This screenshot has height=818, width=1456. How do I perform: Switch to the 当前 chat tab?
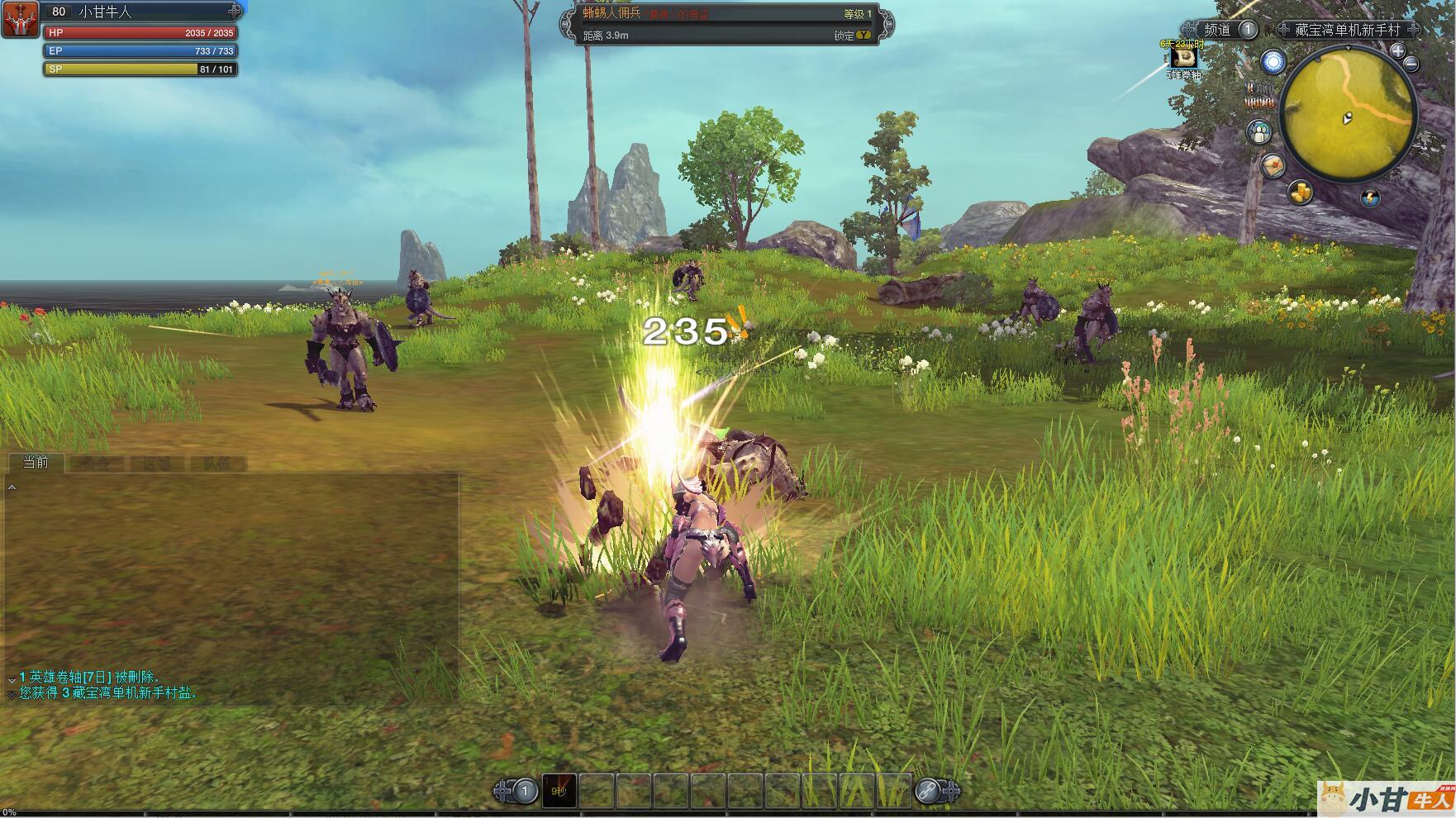click(36, 463)
